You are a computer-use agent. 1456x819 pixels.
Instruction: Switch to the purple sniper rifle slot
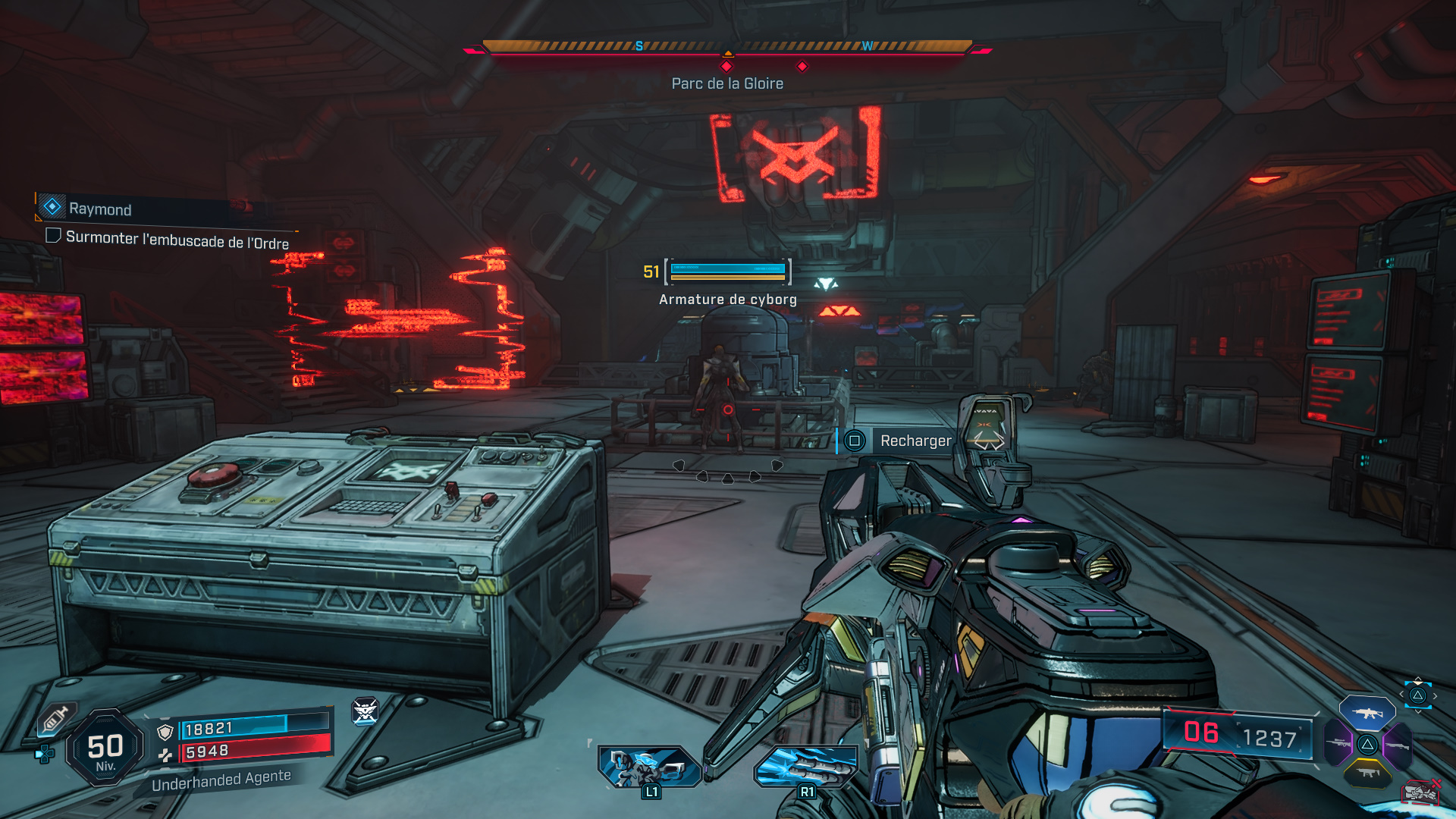1338,744
